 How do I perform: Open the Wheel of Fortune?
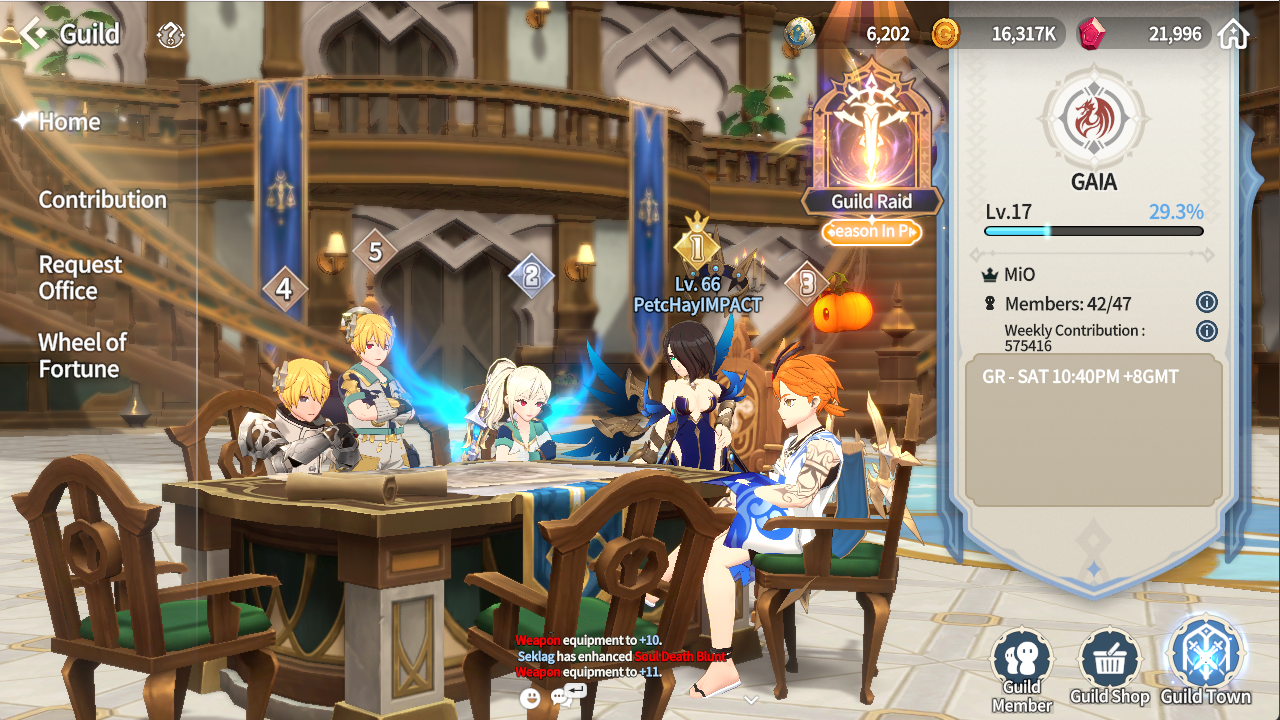[82, 355]
